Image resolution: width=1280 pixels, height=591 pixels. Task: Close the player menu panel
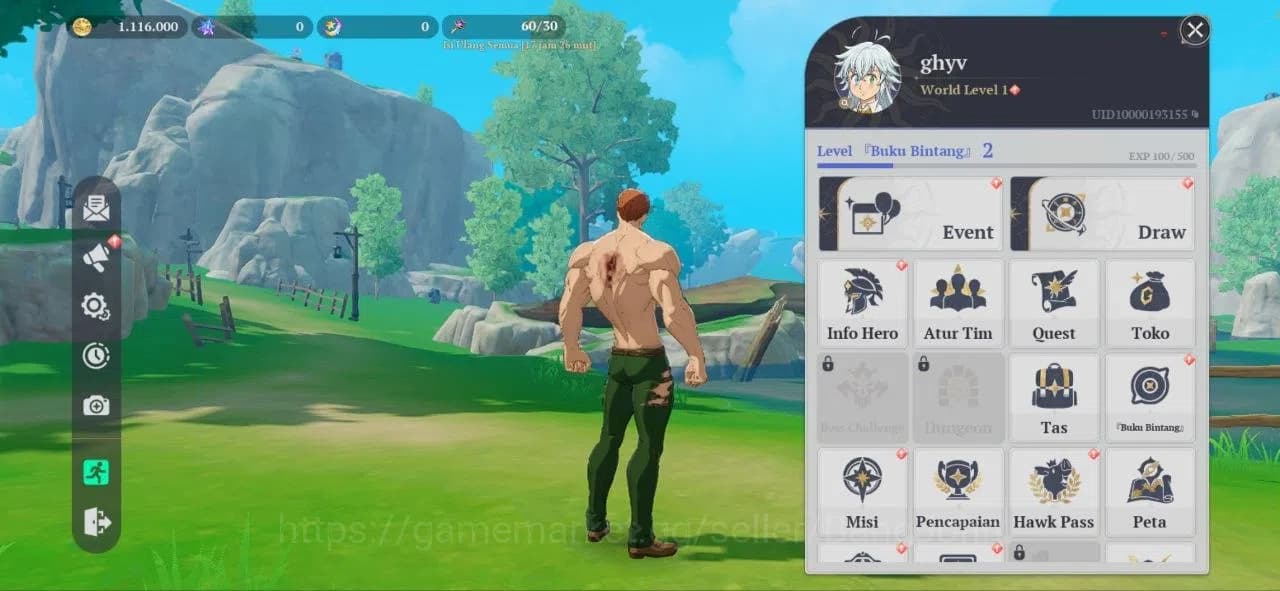click(1194, 30)
